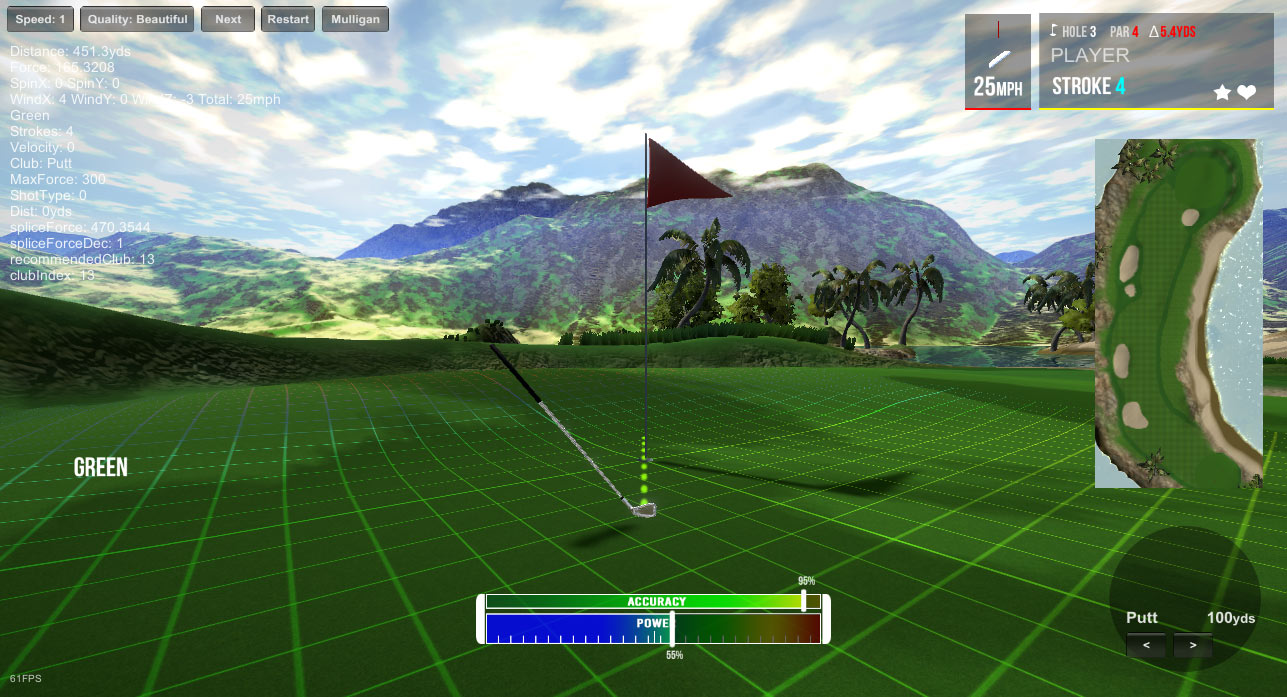Viewport: 1287px width, 697px height.
Task: Click the Speed: 1 button
Action: tap(39, 19)
